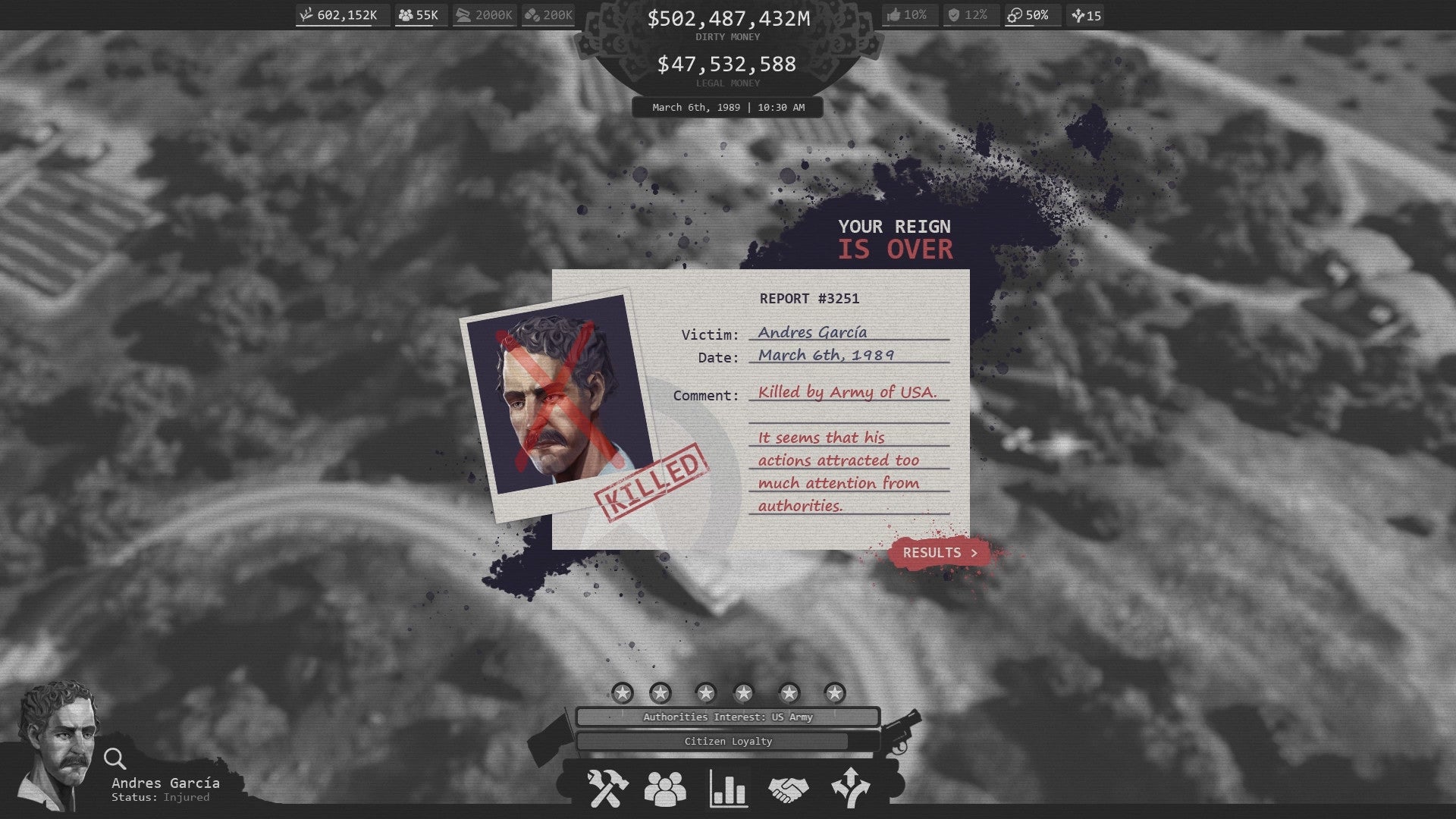Open the branching arrows routes menu
This screenshot has width=1456, height=819.
point(850,789)
